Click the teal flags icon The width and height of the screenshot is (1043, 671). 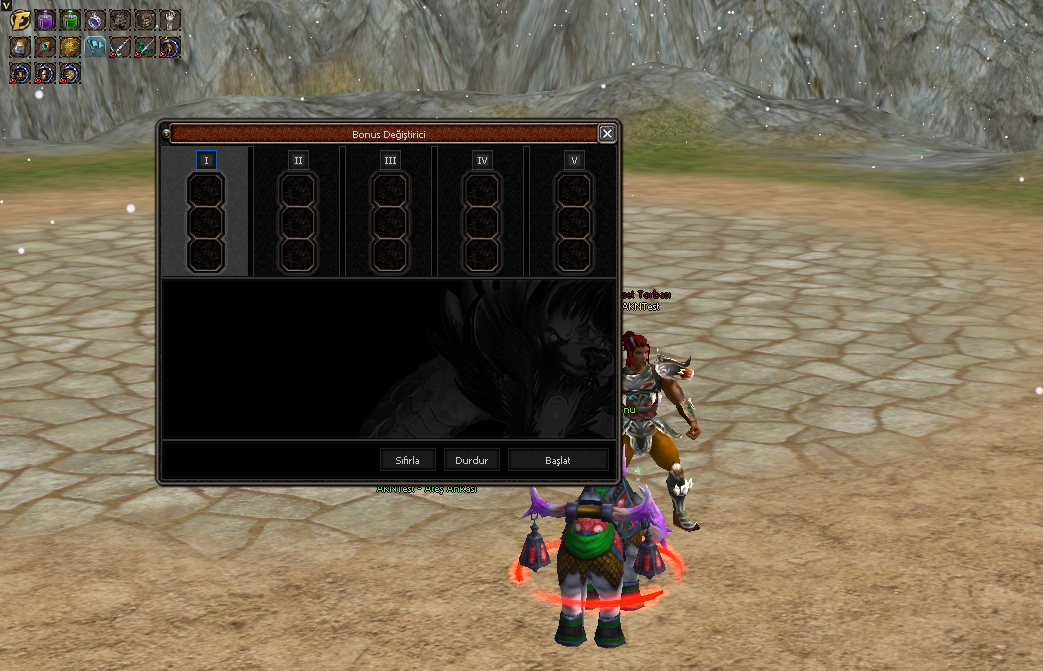point(95,46)
